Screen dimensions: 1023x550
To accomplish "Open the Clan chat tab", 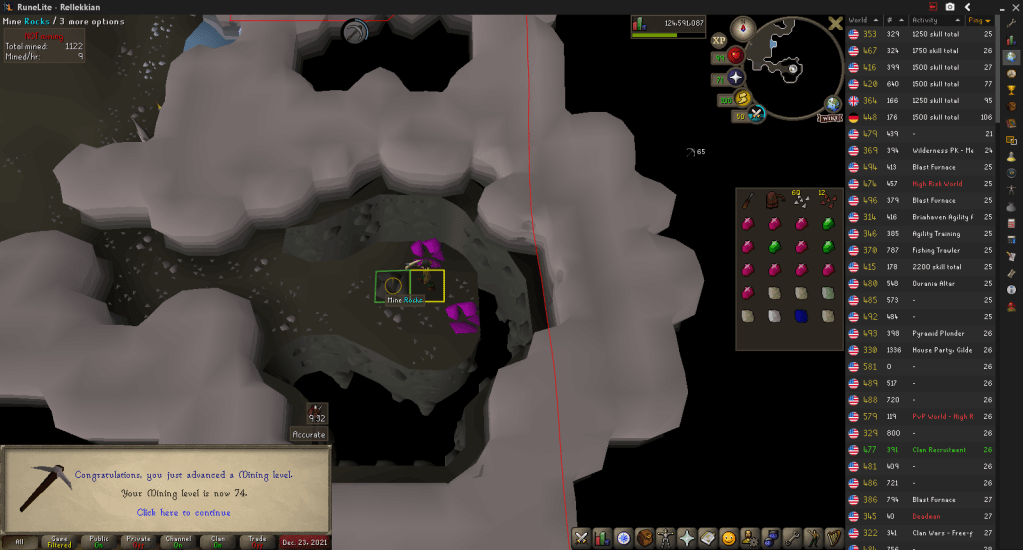I will pos(217,541).
